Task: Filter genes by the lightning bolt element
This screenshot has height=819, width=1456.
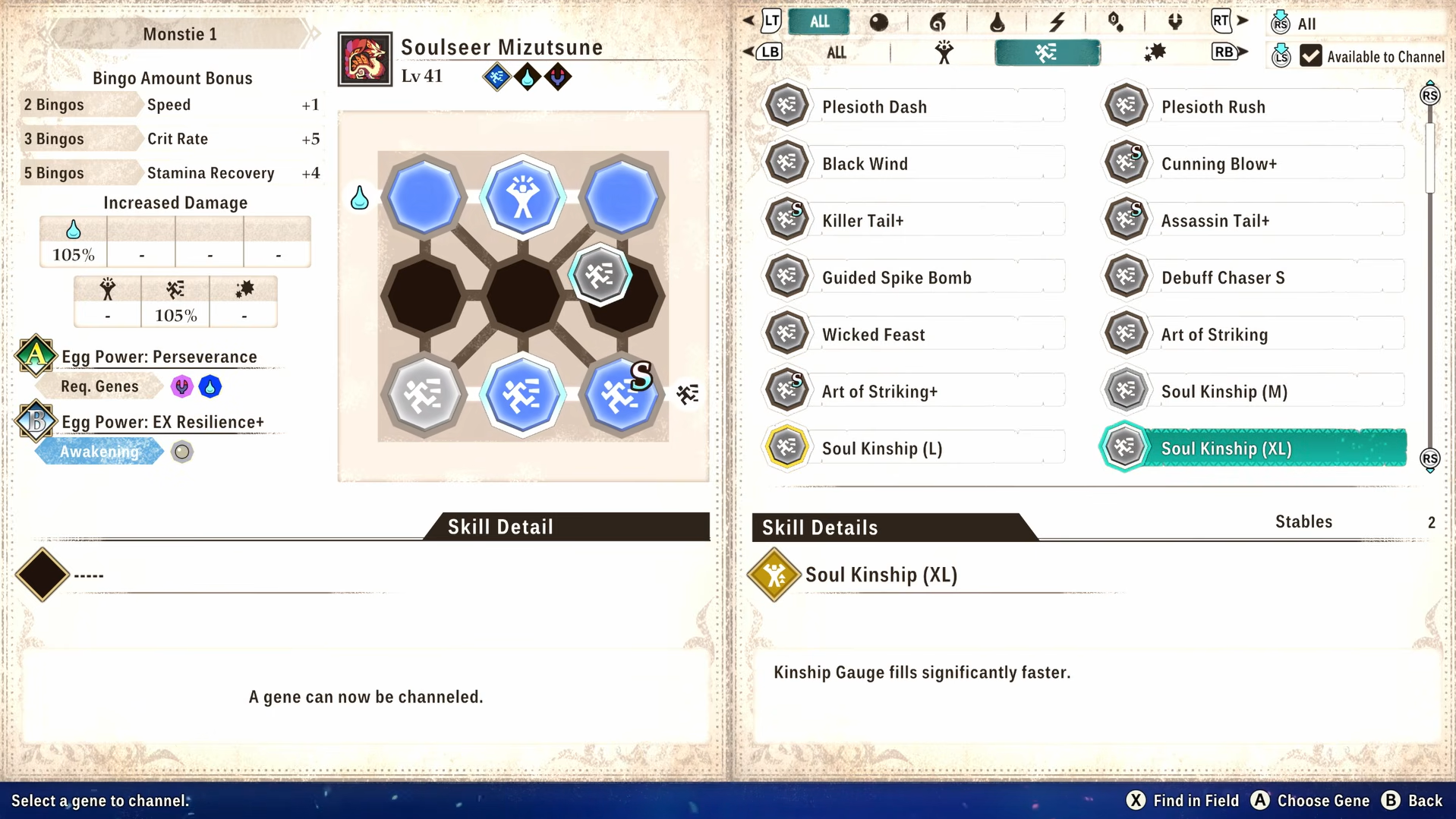Action: (1057, 22)
